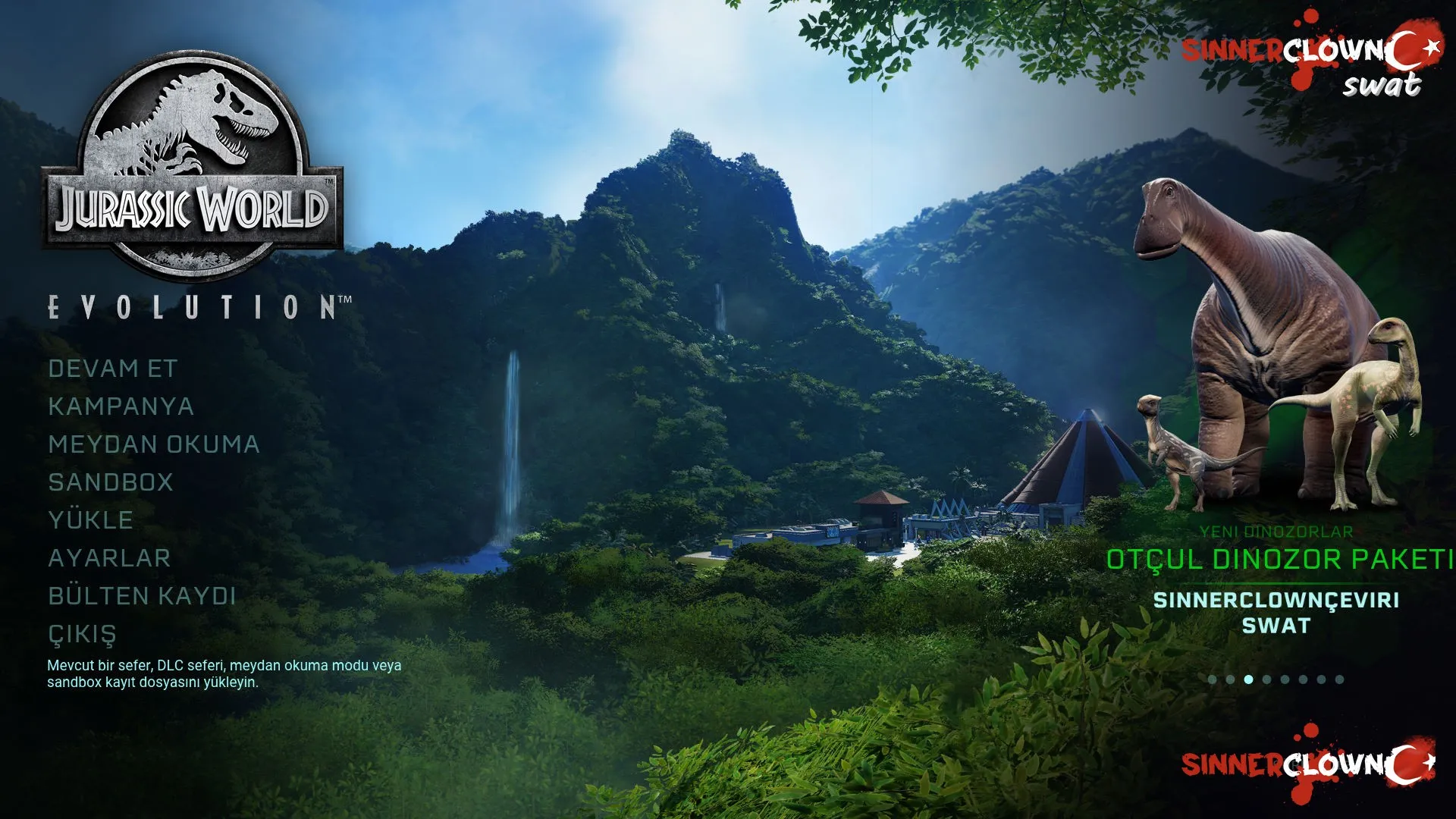Select DEVAM ET to continue the game
The image size is (1456, 819).
(x=112, y=369)
